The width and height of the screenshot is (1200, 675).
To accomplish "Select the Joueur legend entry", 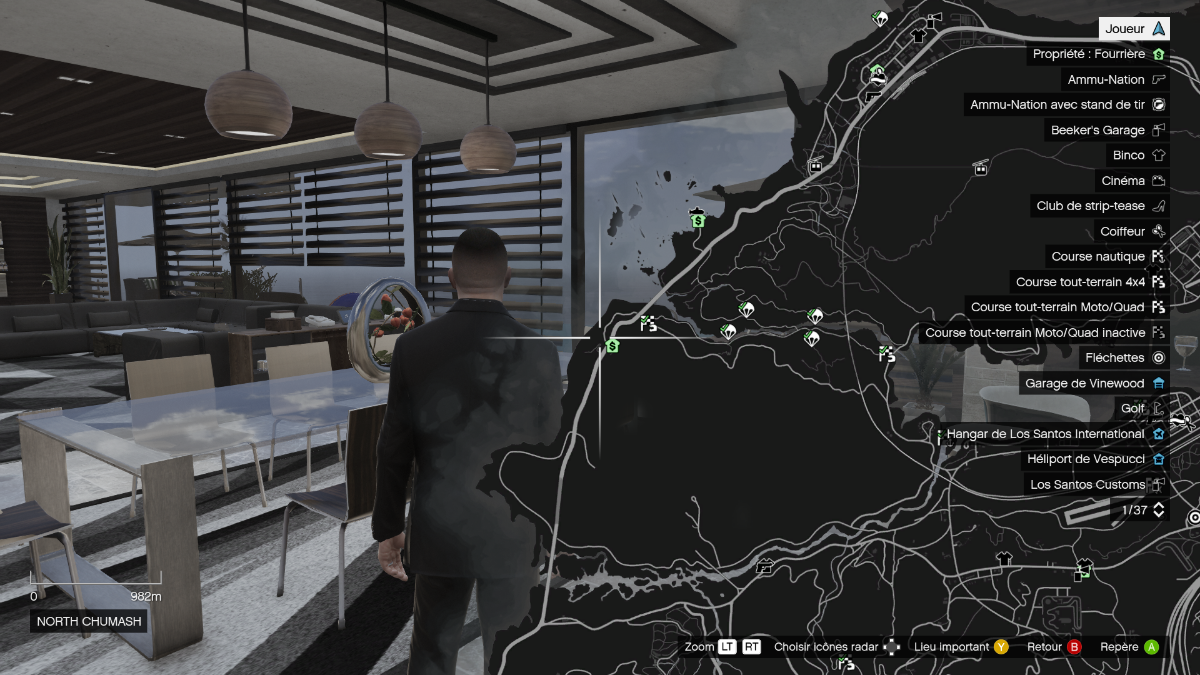I will (x=1134, y=29).
